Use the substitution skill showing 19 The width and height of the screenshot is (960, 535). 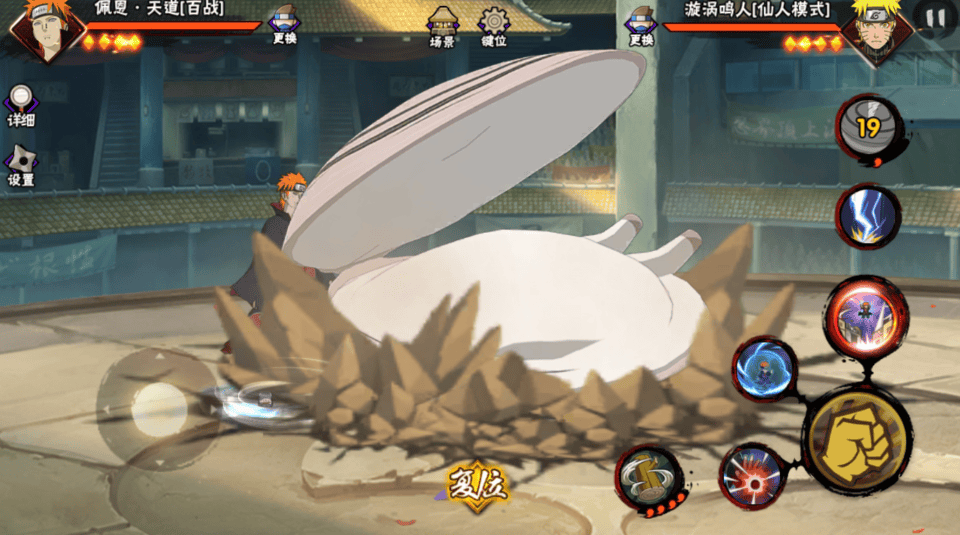click(868, 128)
